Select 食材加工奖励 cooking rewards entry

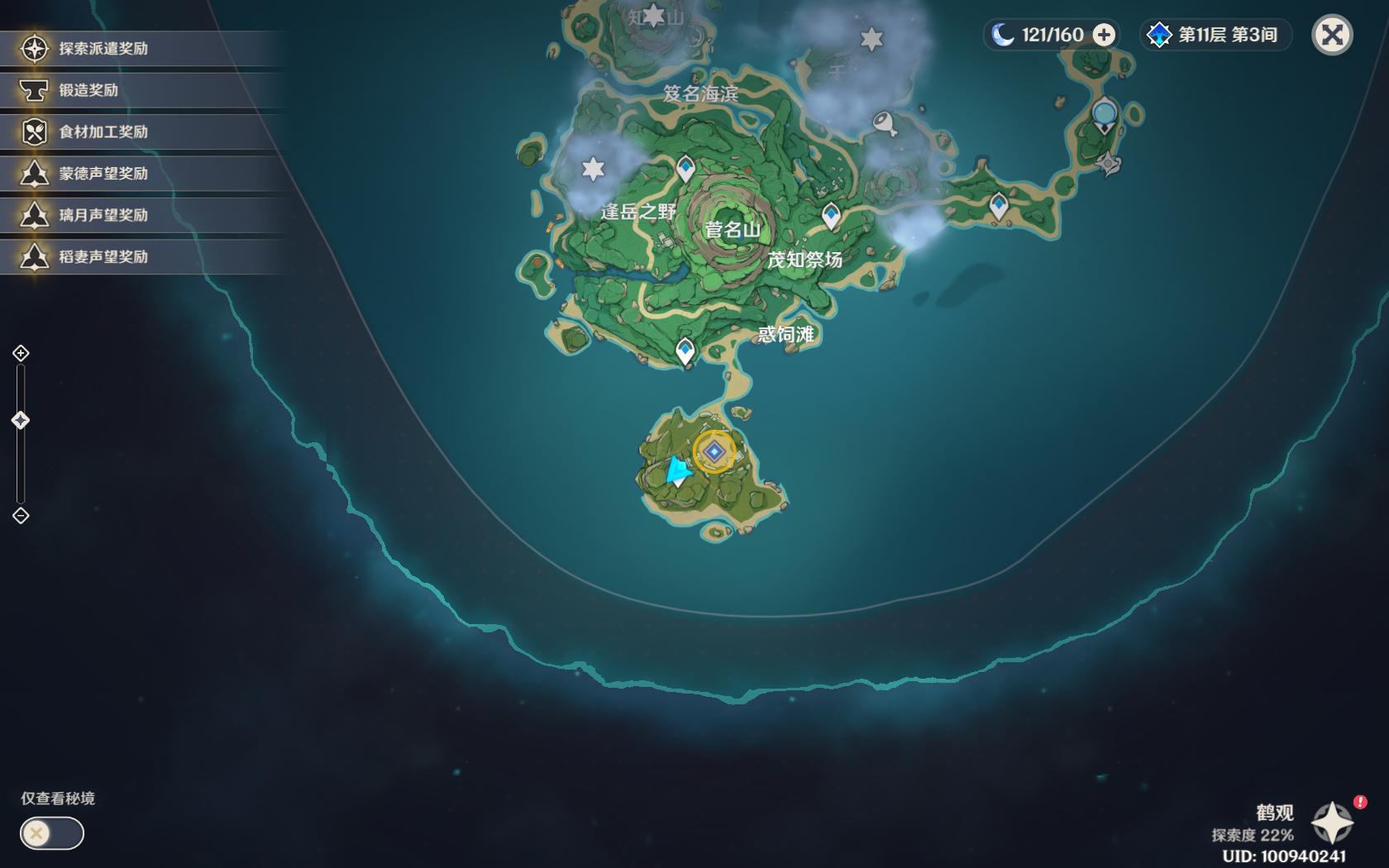pos(103,131)
